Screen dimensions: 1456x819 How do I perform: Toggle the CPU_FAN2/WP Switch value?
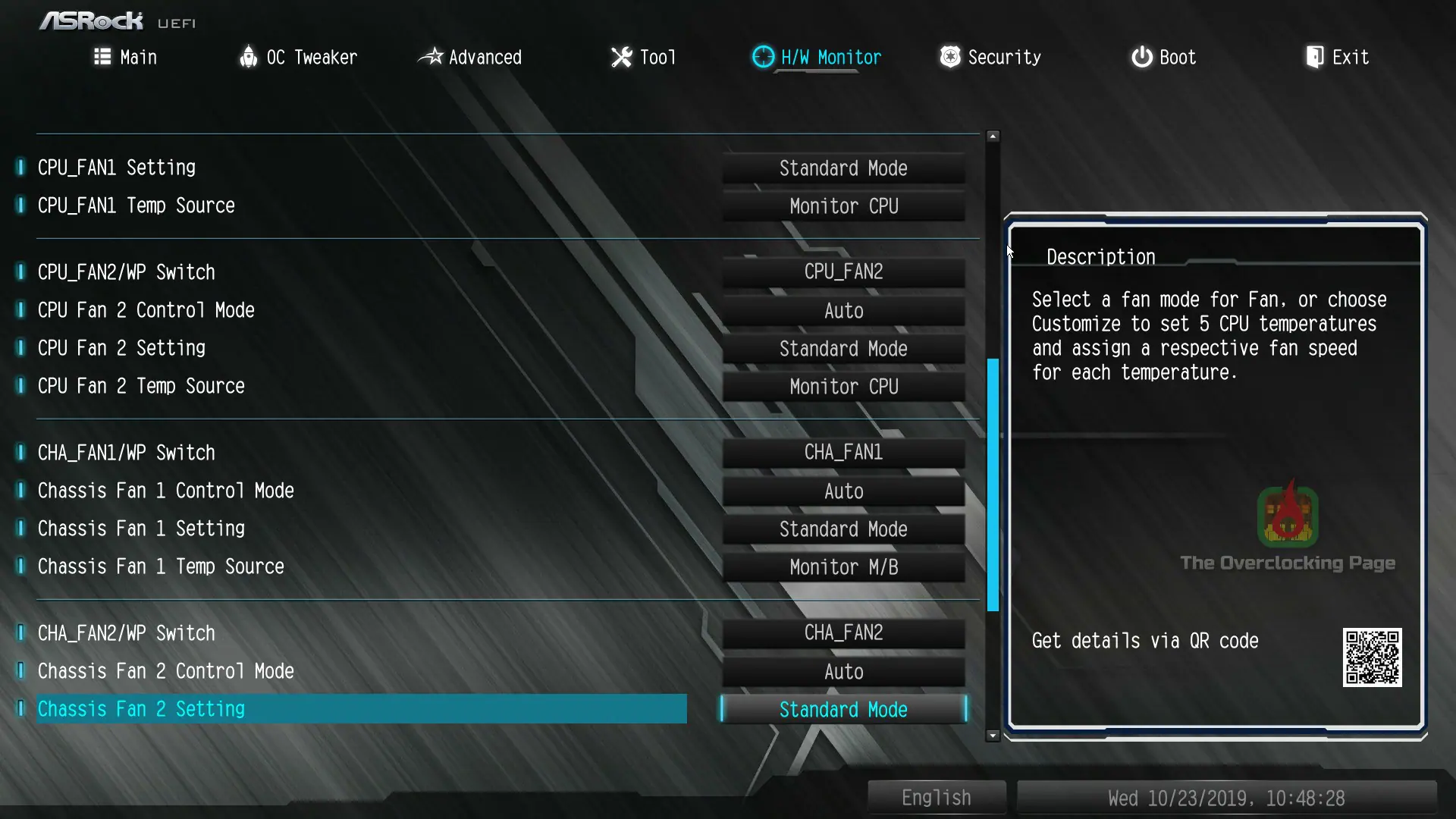click(843, 271)
